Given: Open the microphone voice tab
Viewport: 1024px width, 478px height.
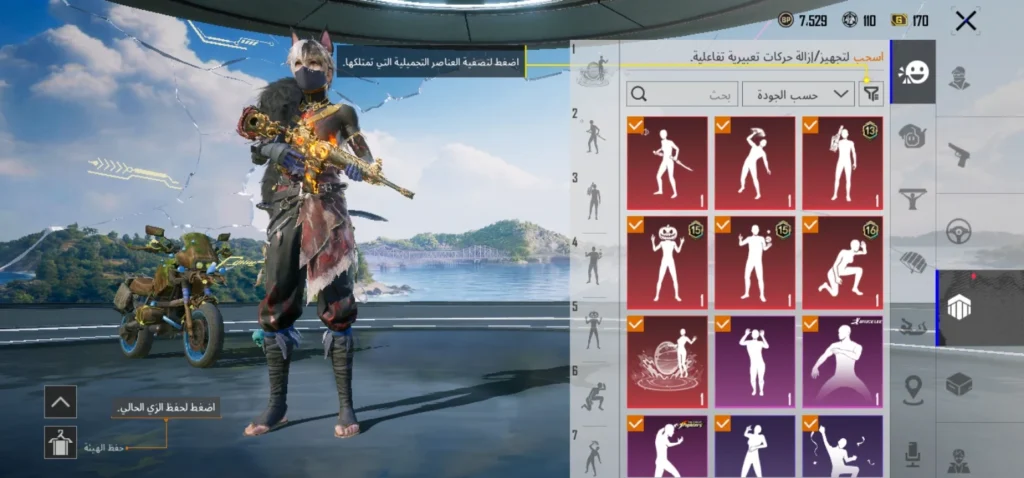Looking at the screenshot, I should tap(913, 454).
